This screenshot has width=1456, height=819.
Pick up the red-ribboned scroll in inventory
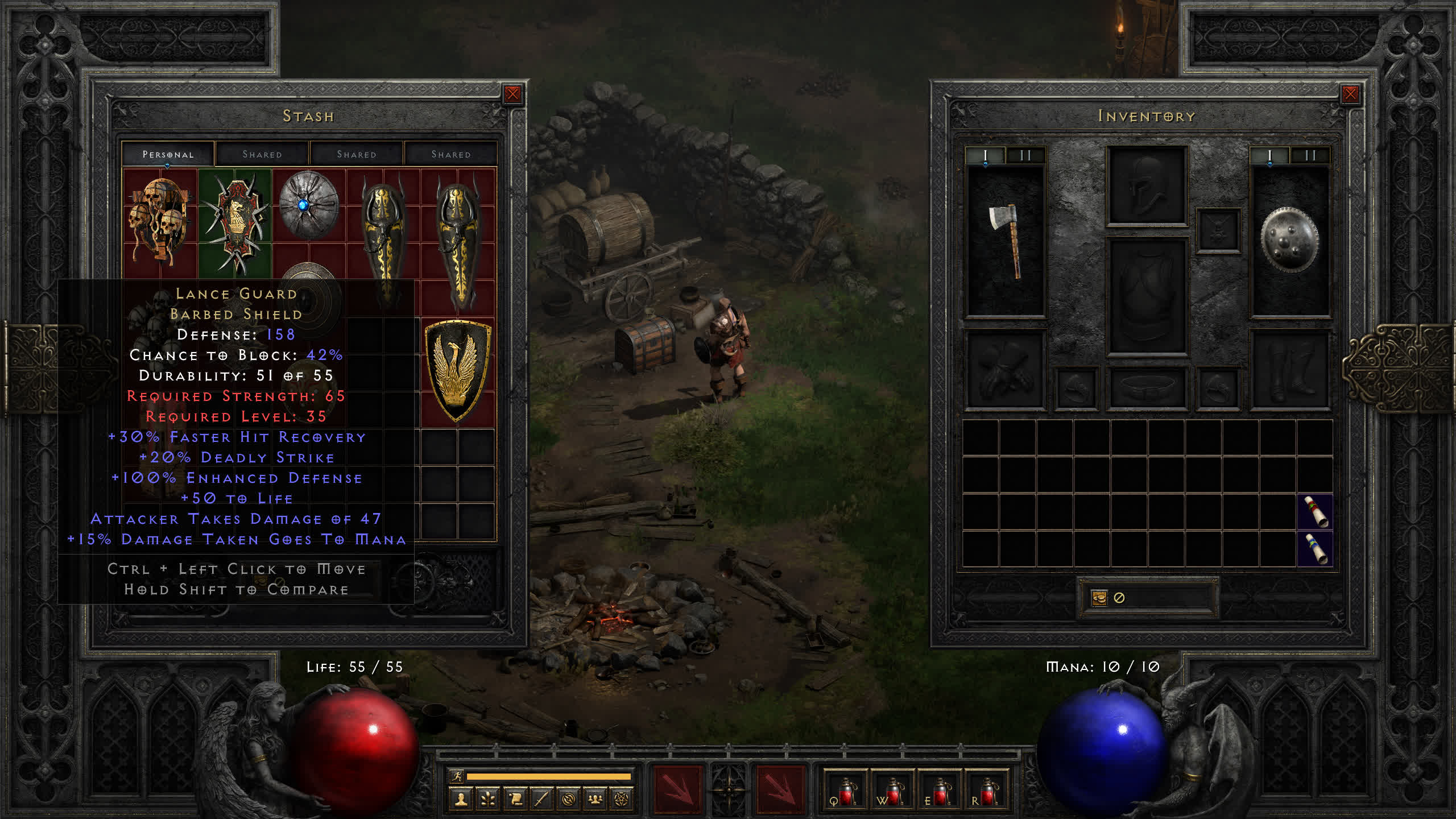(1315, 511)
